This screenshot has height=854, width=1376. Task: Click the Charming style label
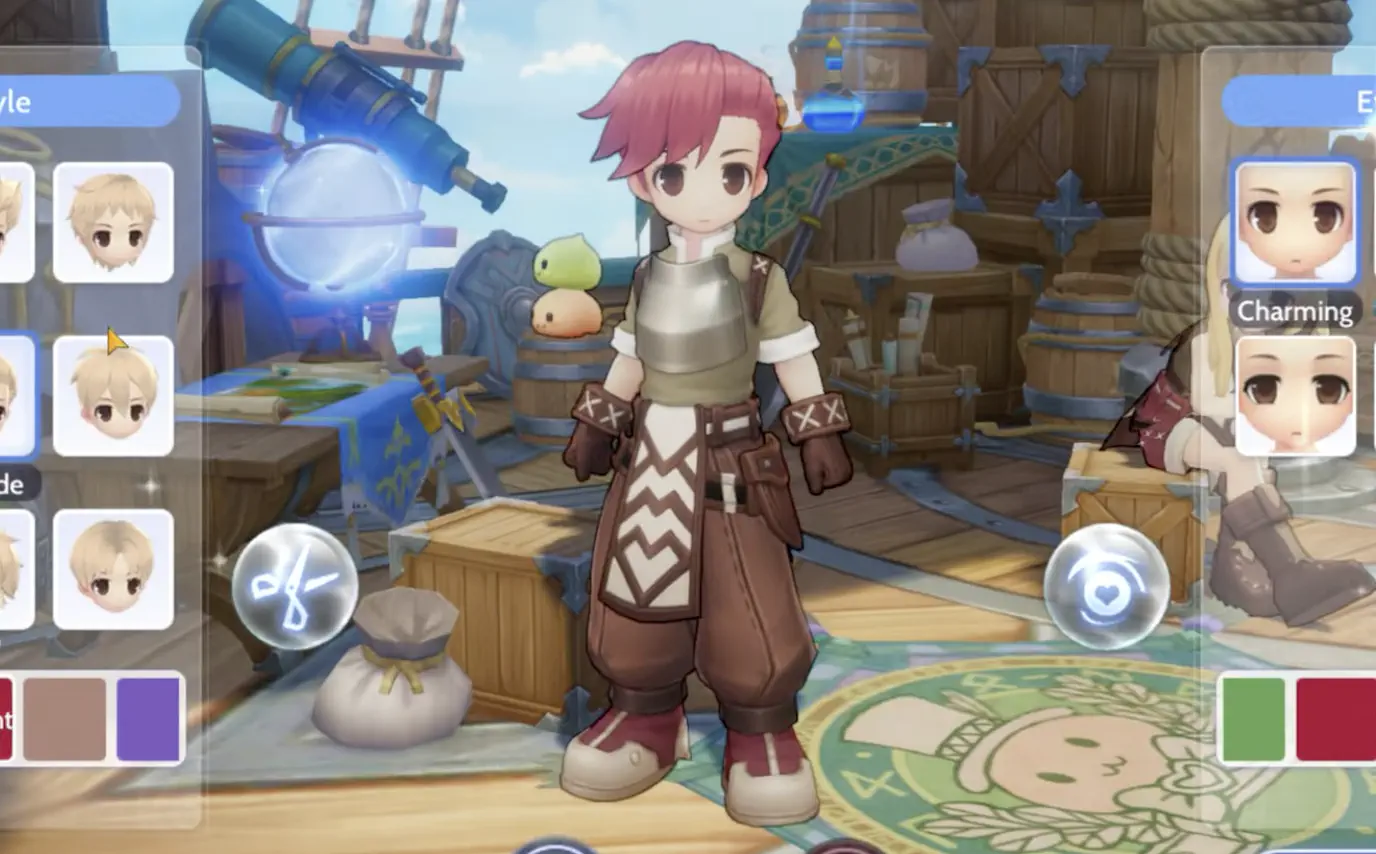tap(1294, 311)
